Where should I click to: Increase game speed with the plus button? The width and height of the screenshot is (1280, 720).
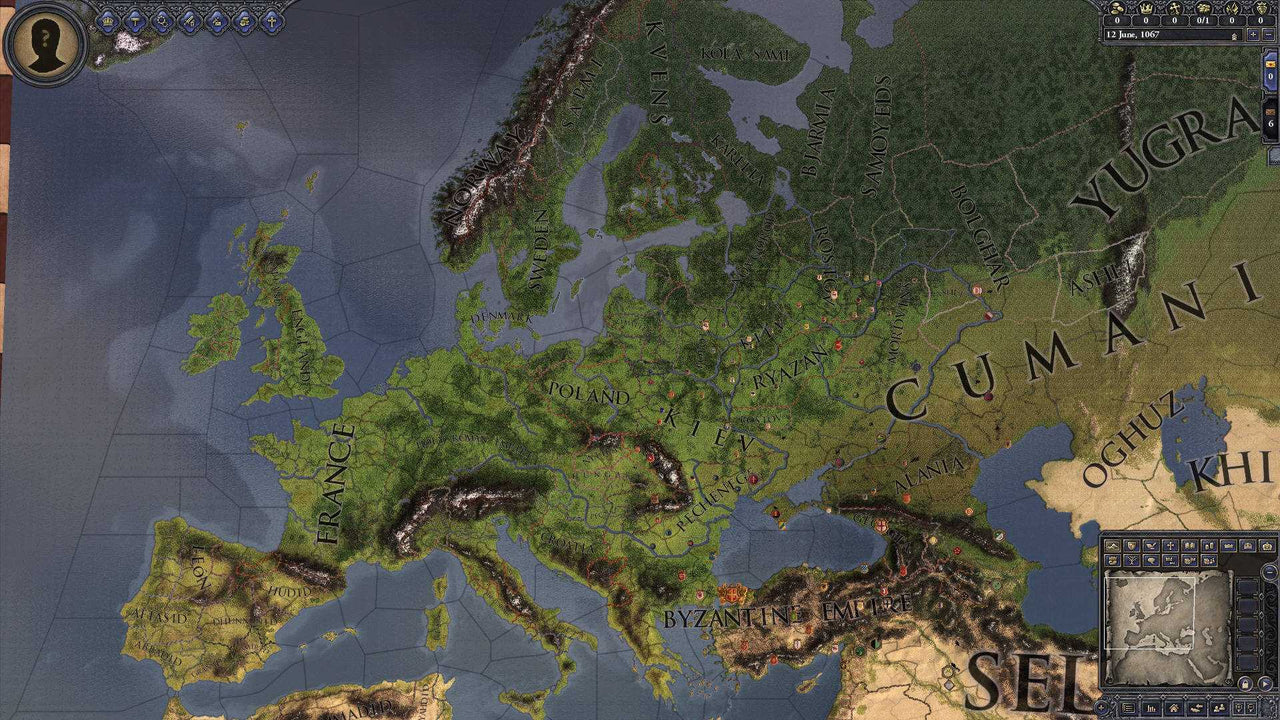(x=1253, y=35)
